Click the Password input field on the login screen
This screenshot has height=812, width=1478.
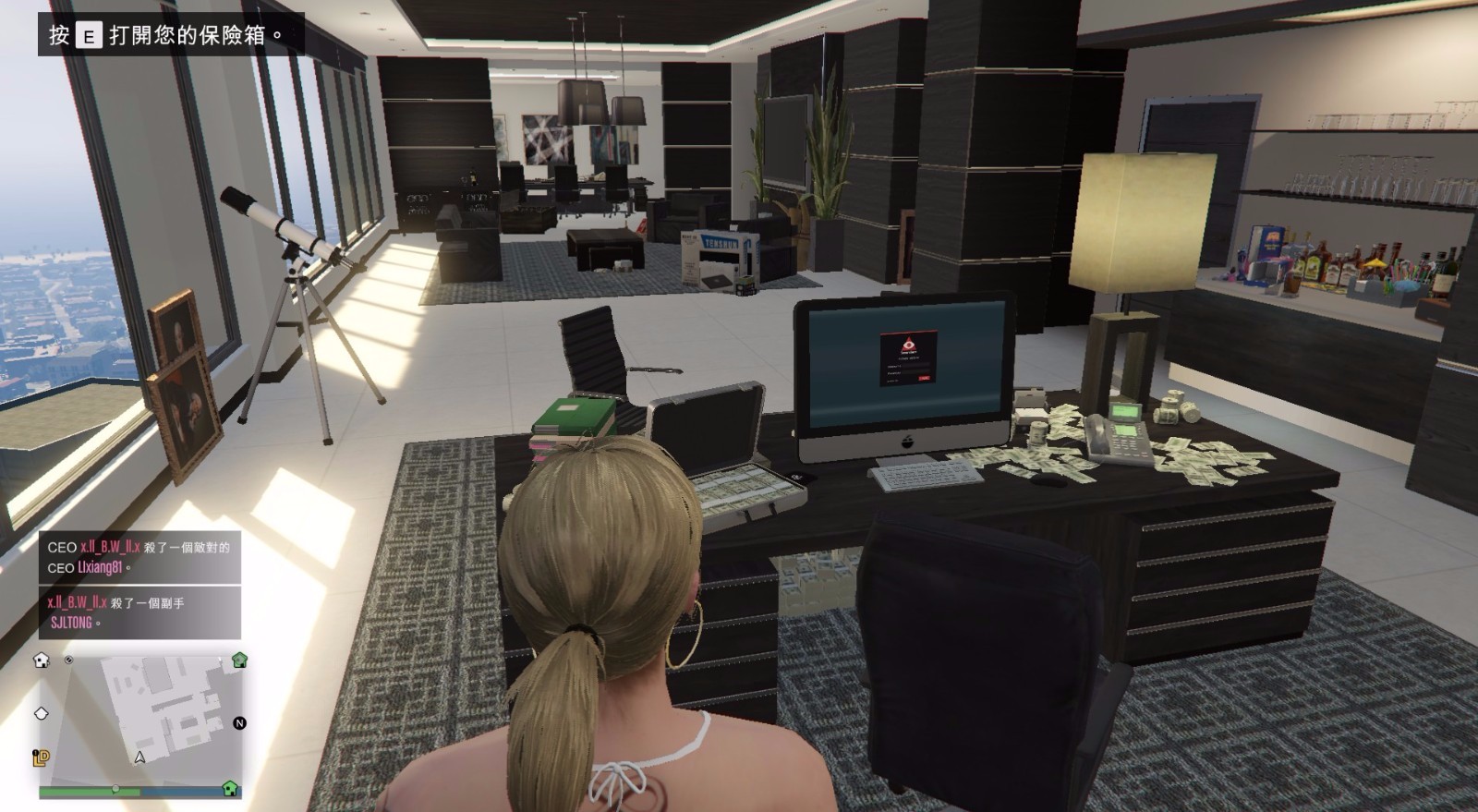click(915, 372)
